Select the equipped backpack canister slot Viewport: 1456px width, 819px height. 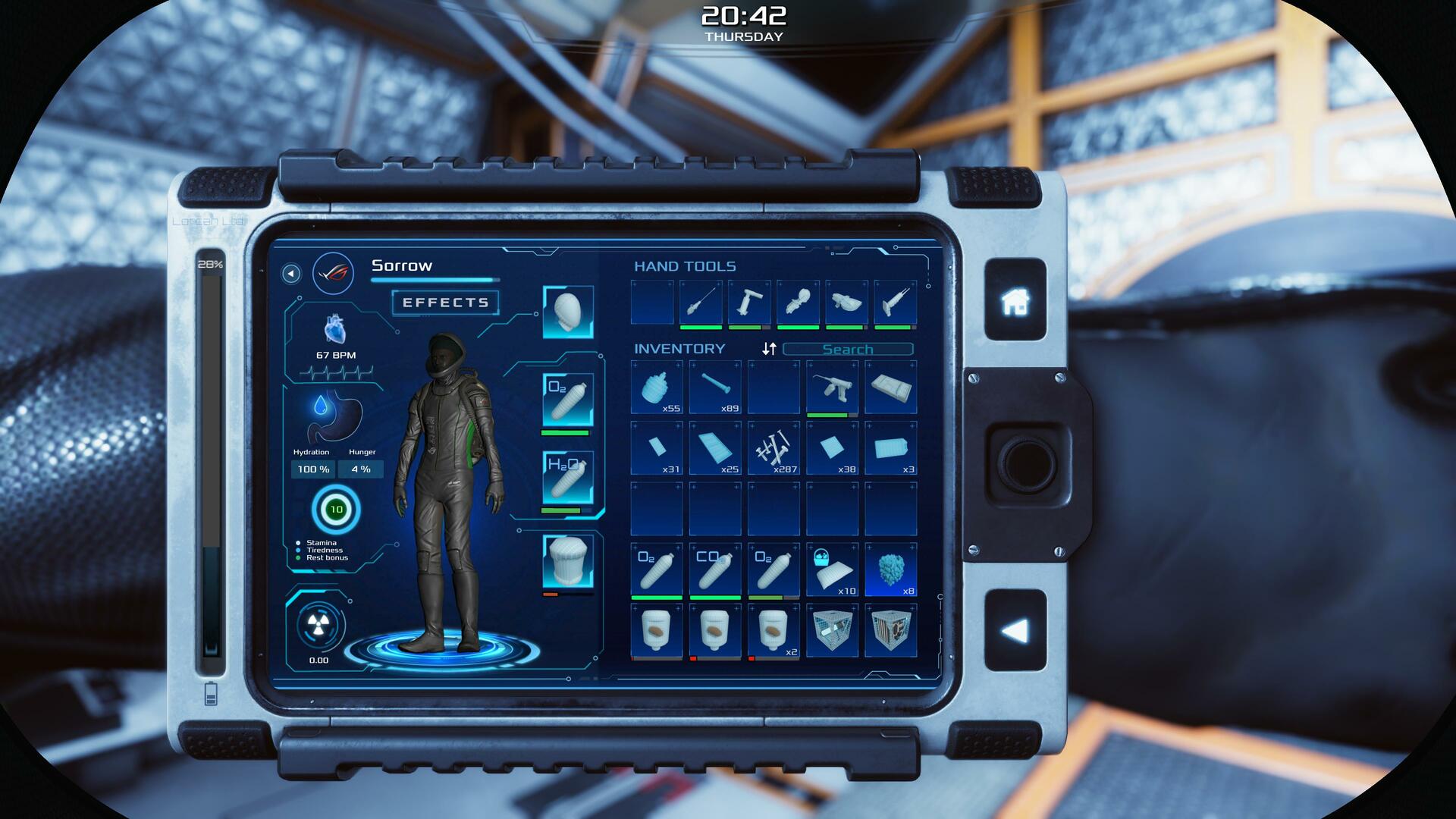tap(568, 561)
